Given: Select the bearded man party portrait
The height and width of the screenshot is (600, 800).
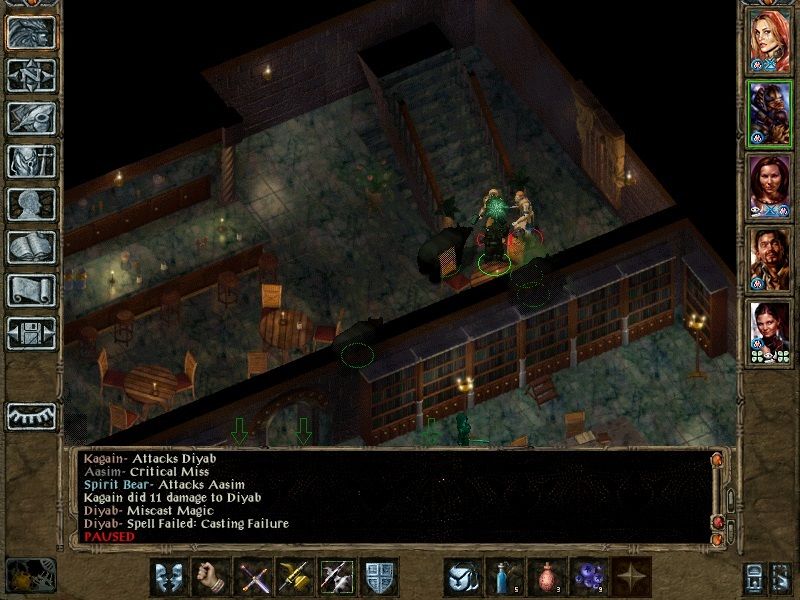Looking at the screenshot, I should click(769, 259).
